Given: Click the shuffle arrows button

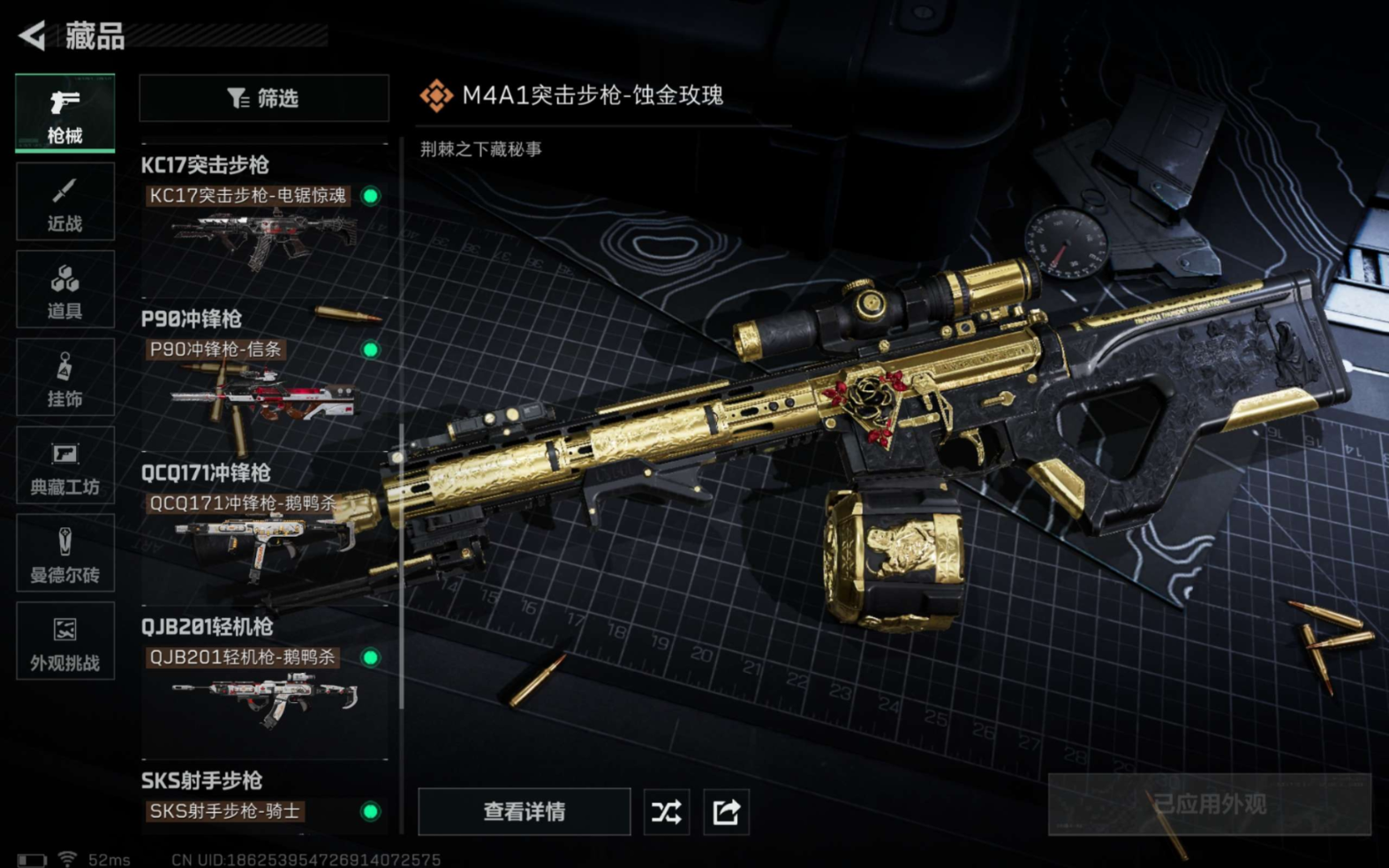Looking at the screenshot, I should (666, 811).
